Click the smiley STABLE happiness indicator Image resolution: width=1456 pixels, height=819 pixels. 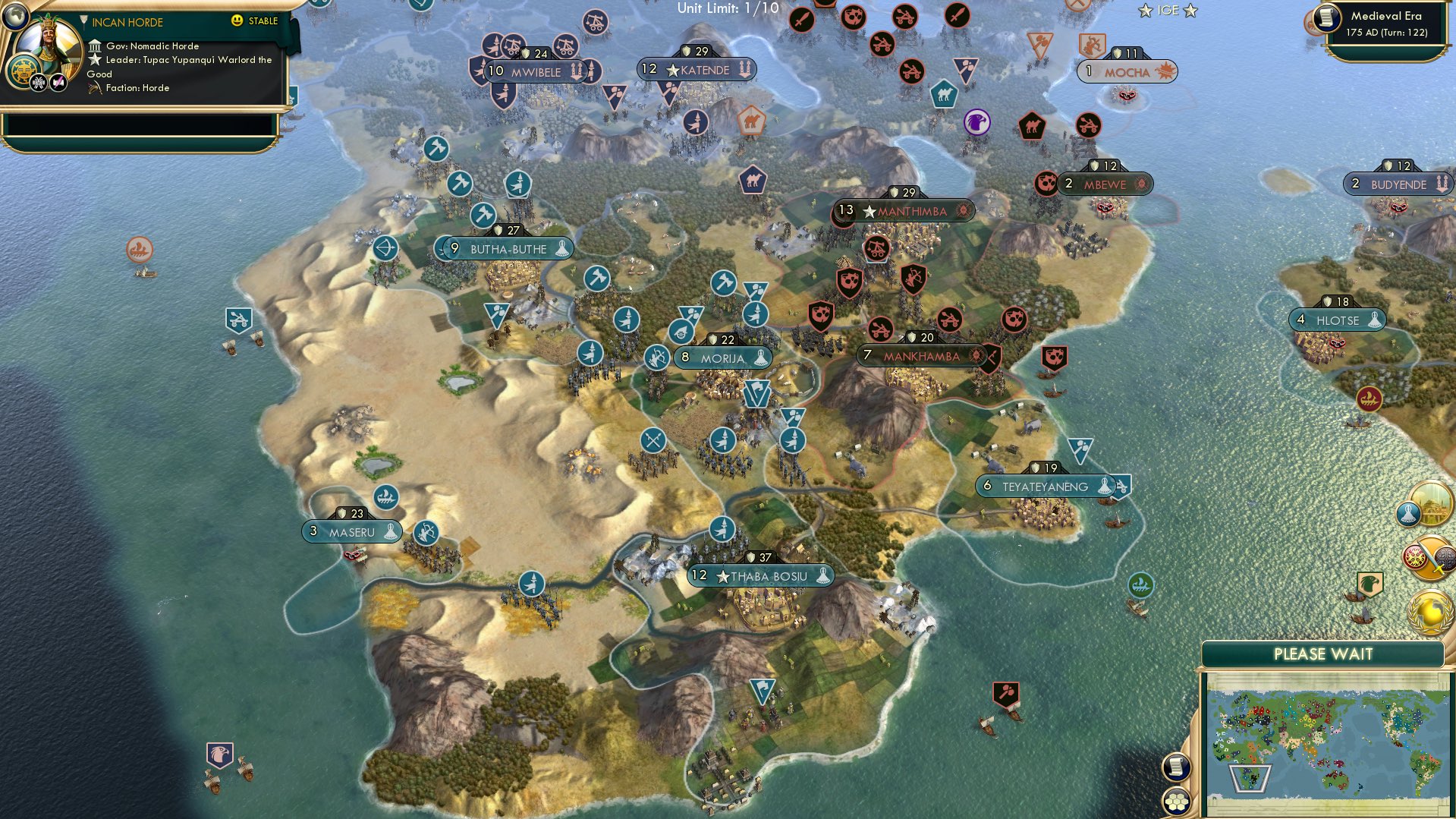[x=238, y=22]
